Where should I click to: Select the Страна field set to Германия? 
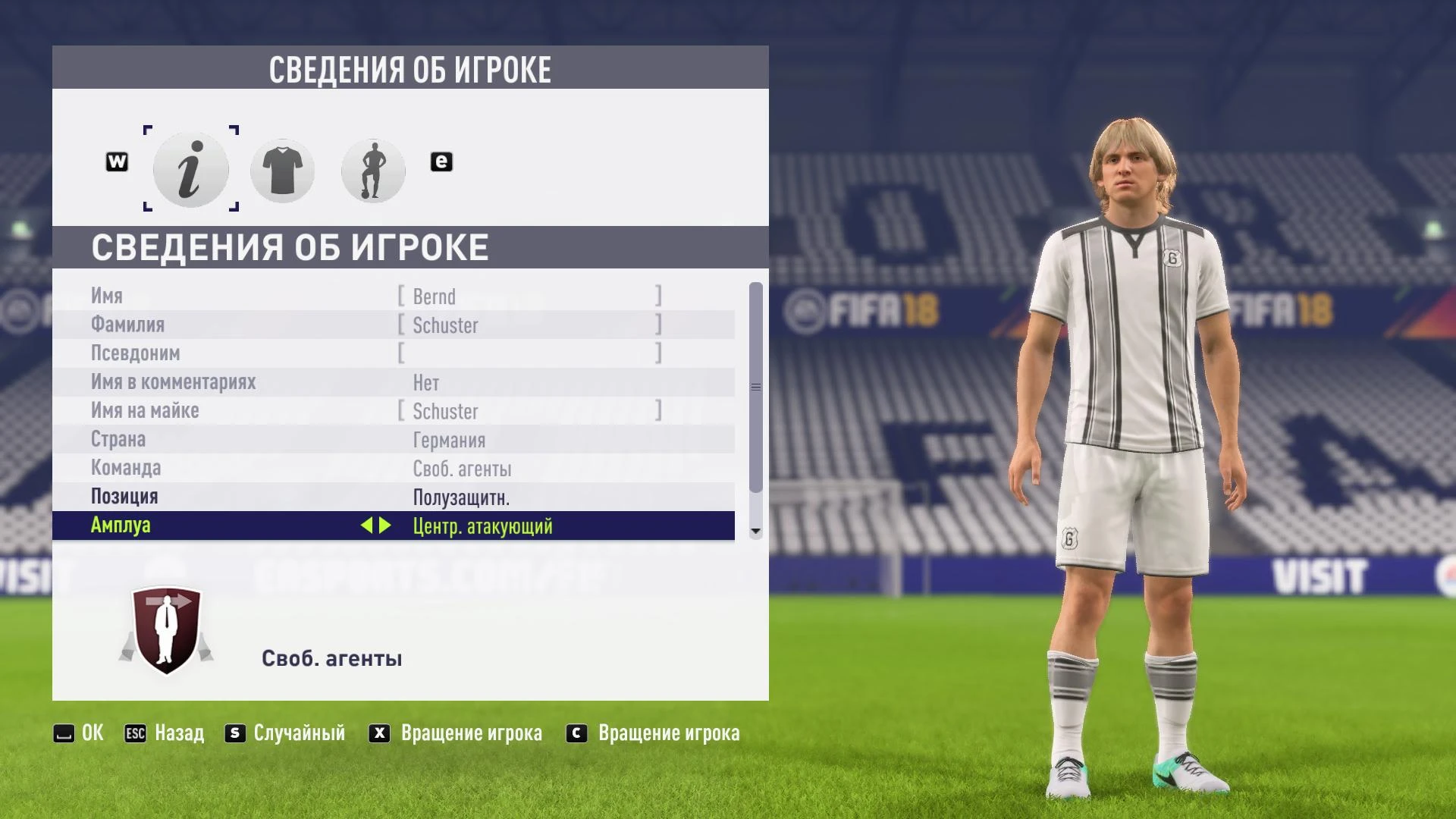click(394, 440)
